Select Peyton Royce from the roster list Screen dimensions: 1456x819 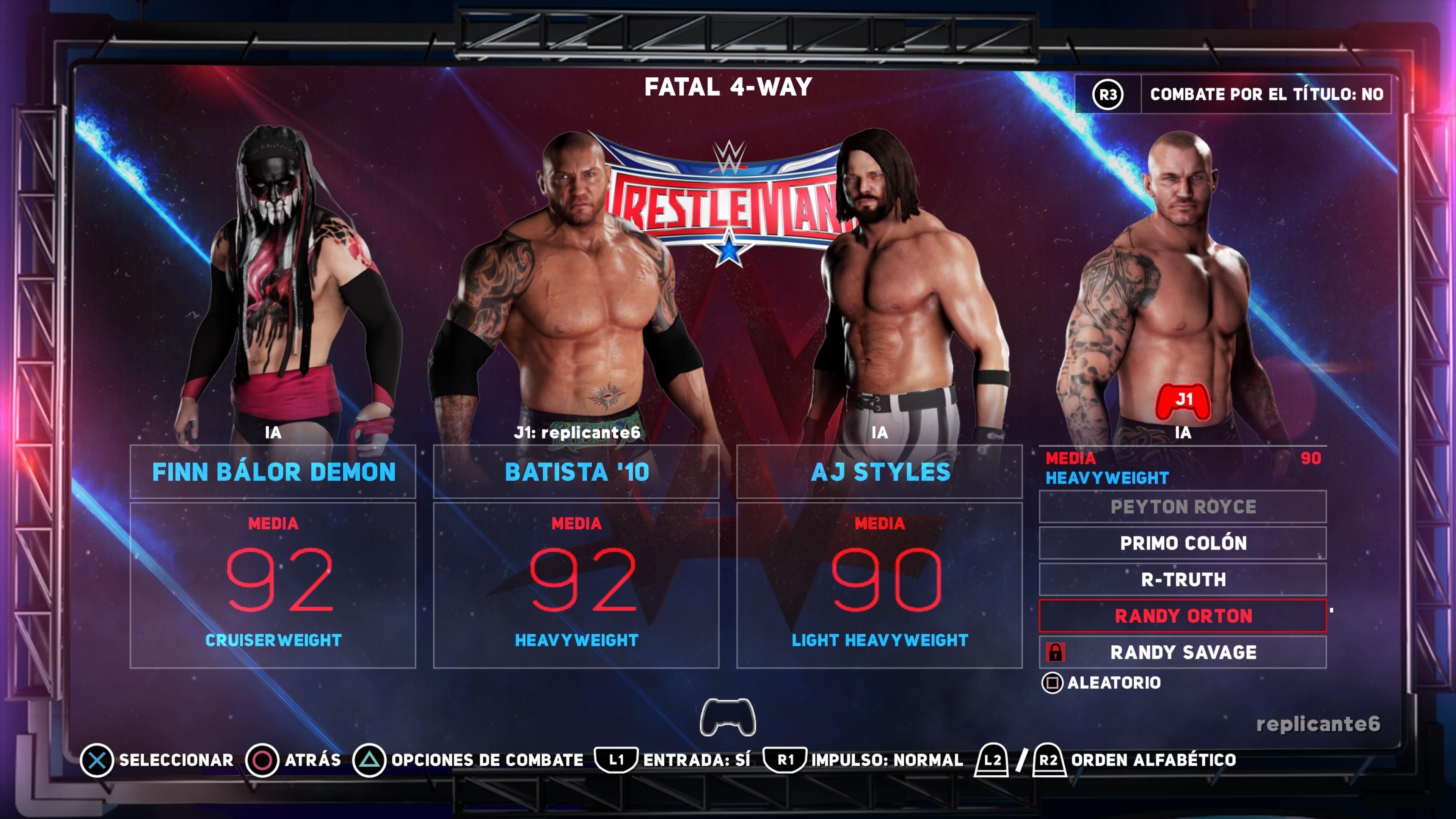[1183, 507]
